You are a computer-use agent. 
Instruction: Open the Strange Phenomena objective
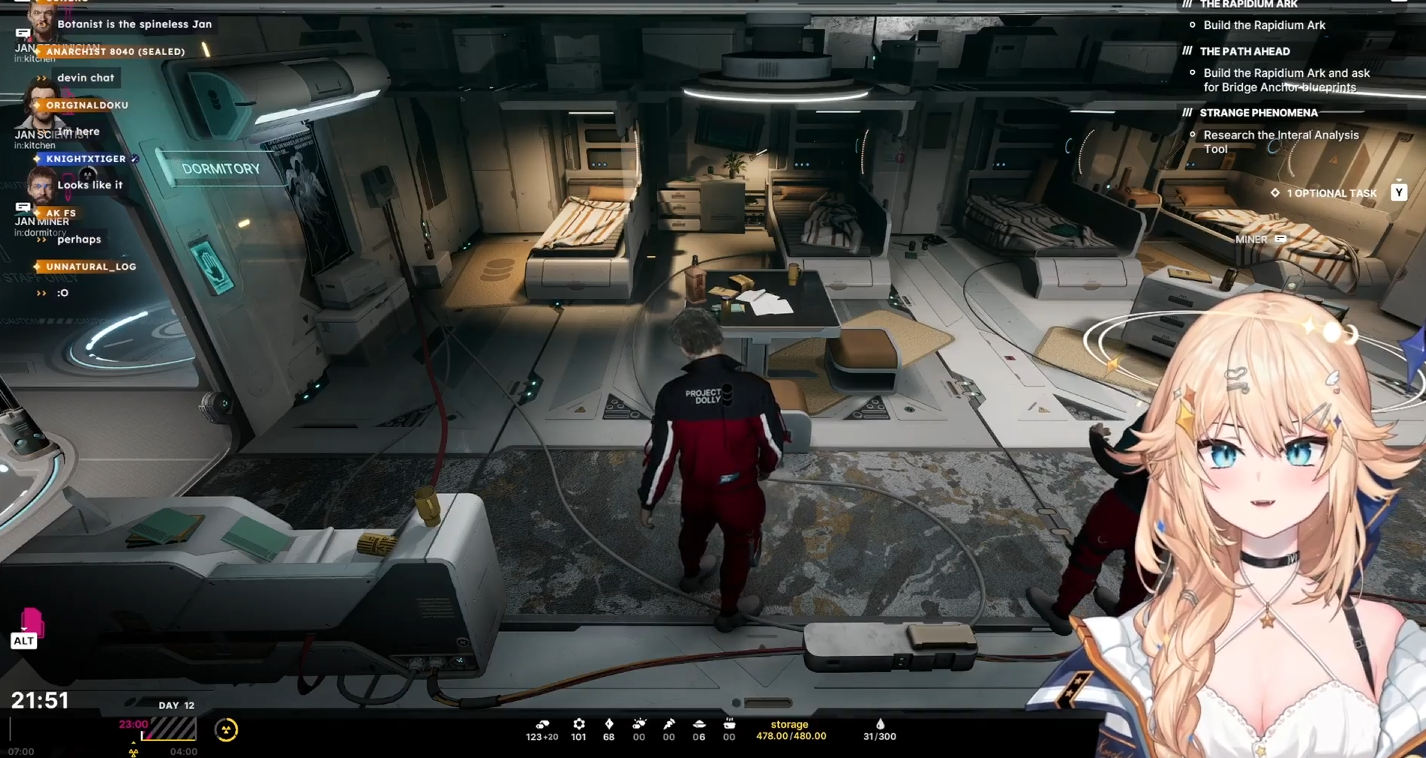click(1258, 113)
